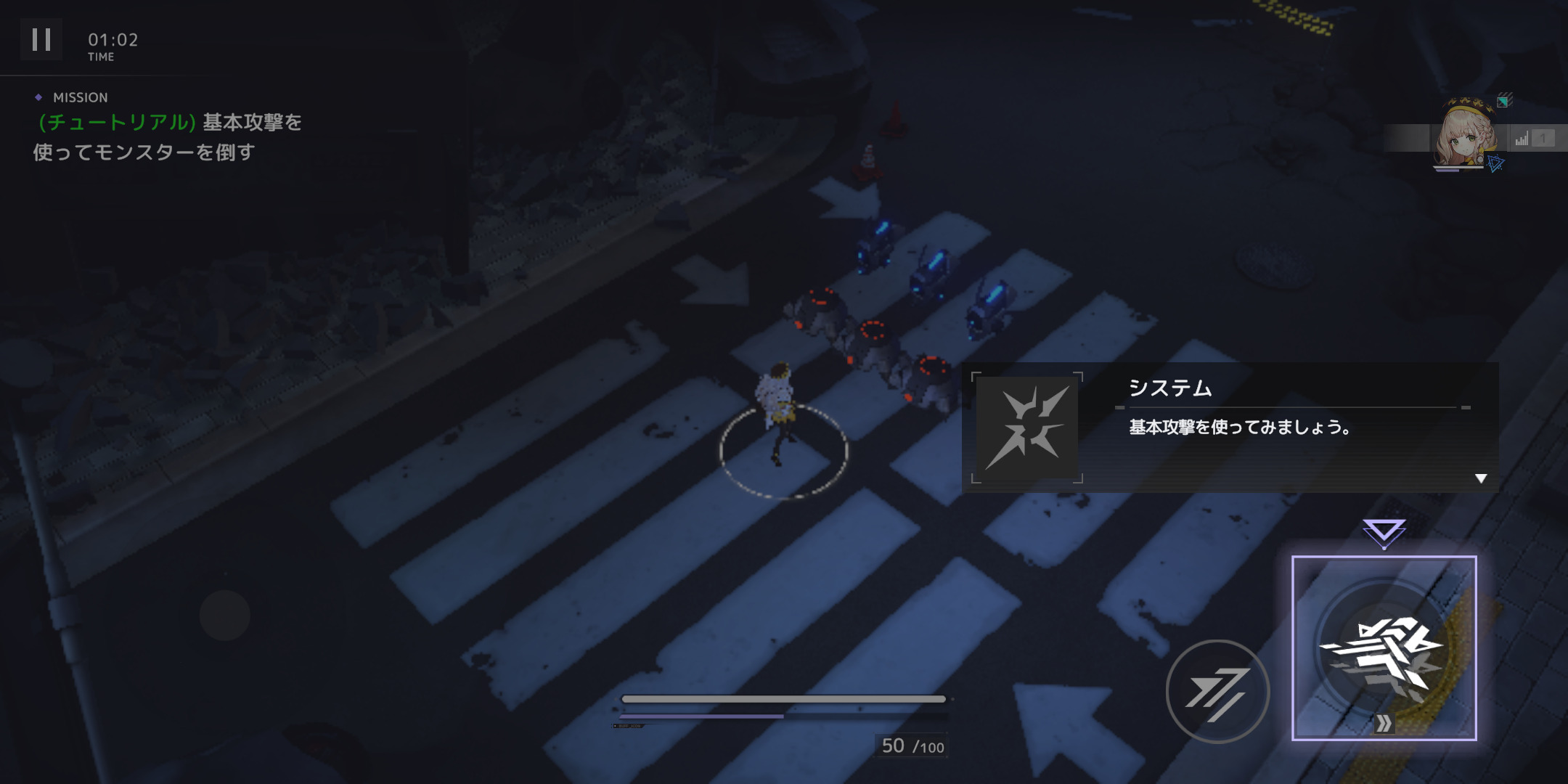Tap the highlighted basic attack button
The image size is (1568, 784).
(x=1384, y=648)
